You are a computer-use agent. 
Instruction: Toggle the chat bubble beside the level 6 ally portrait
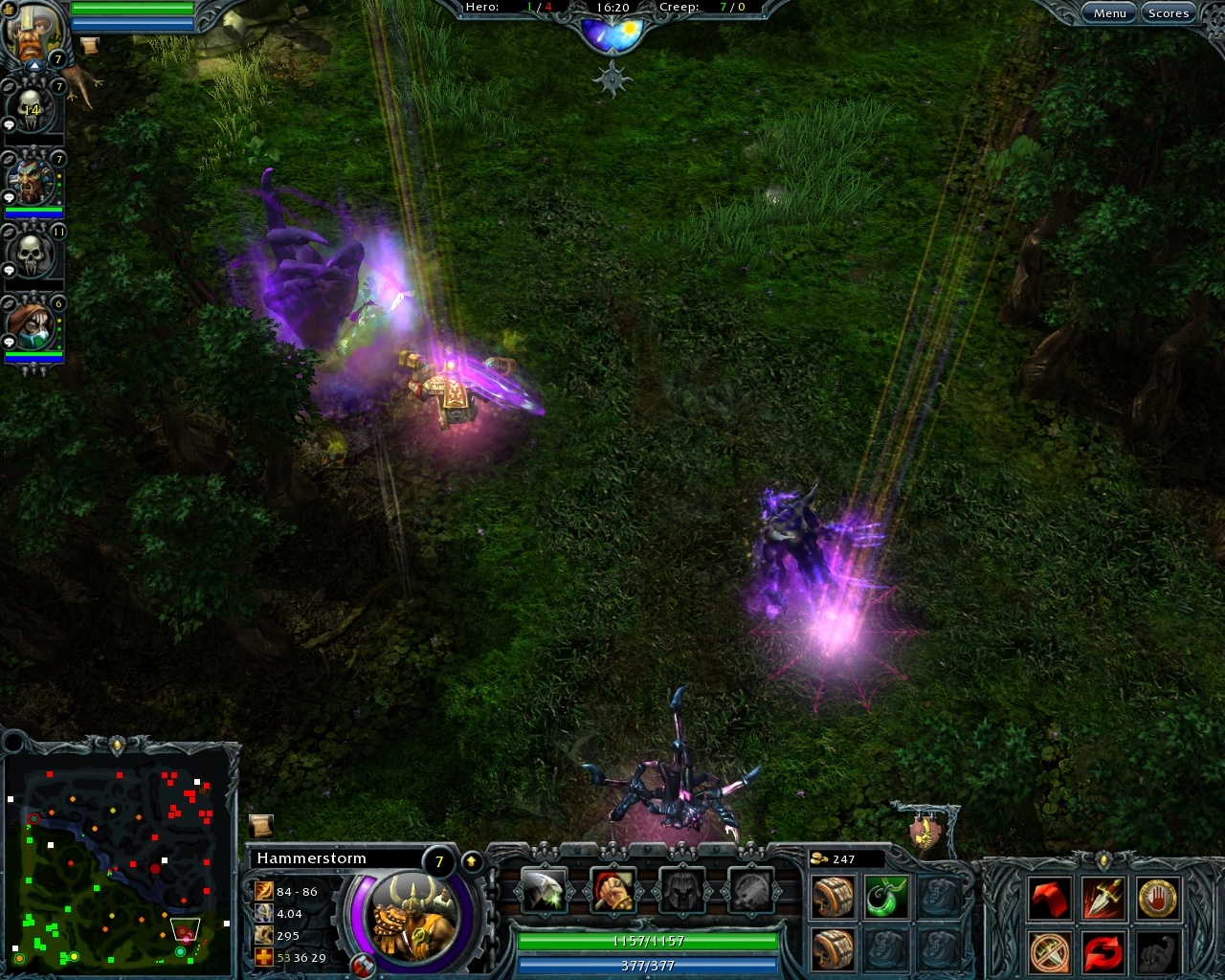coord(11,342)
